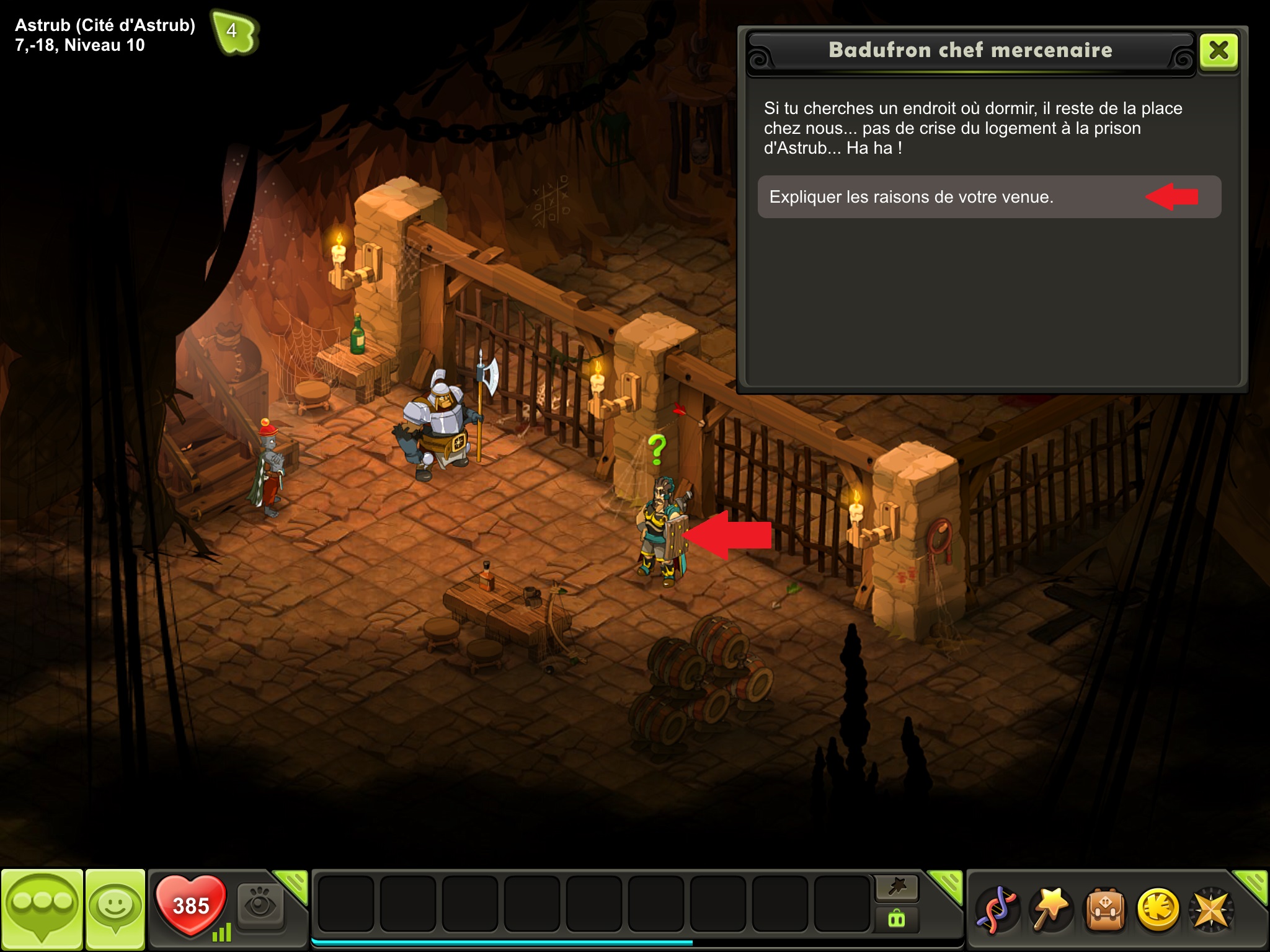Screen dimensions: 1270x952
Task: Close the Badufron chef mercenaire dialogue
Action: click(1219, 50)
